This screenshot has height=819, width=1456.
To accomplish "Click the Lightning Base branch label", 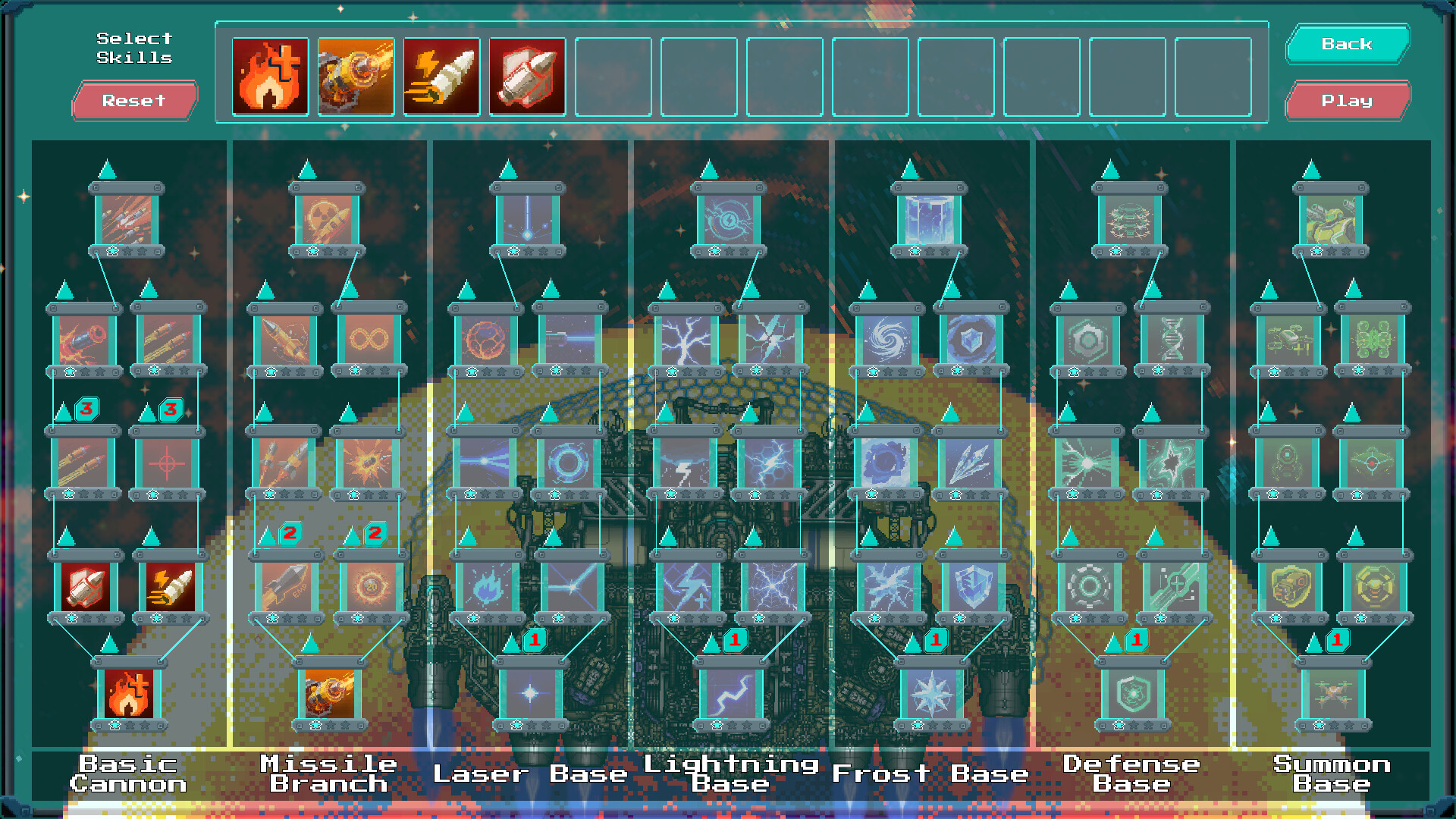I will [x=726, y=773].
